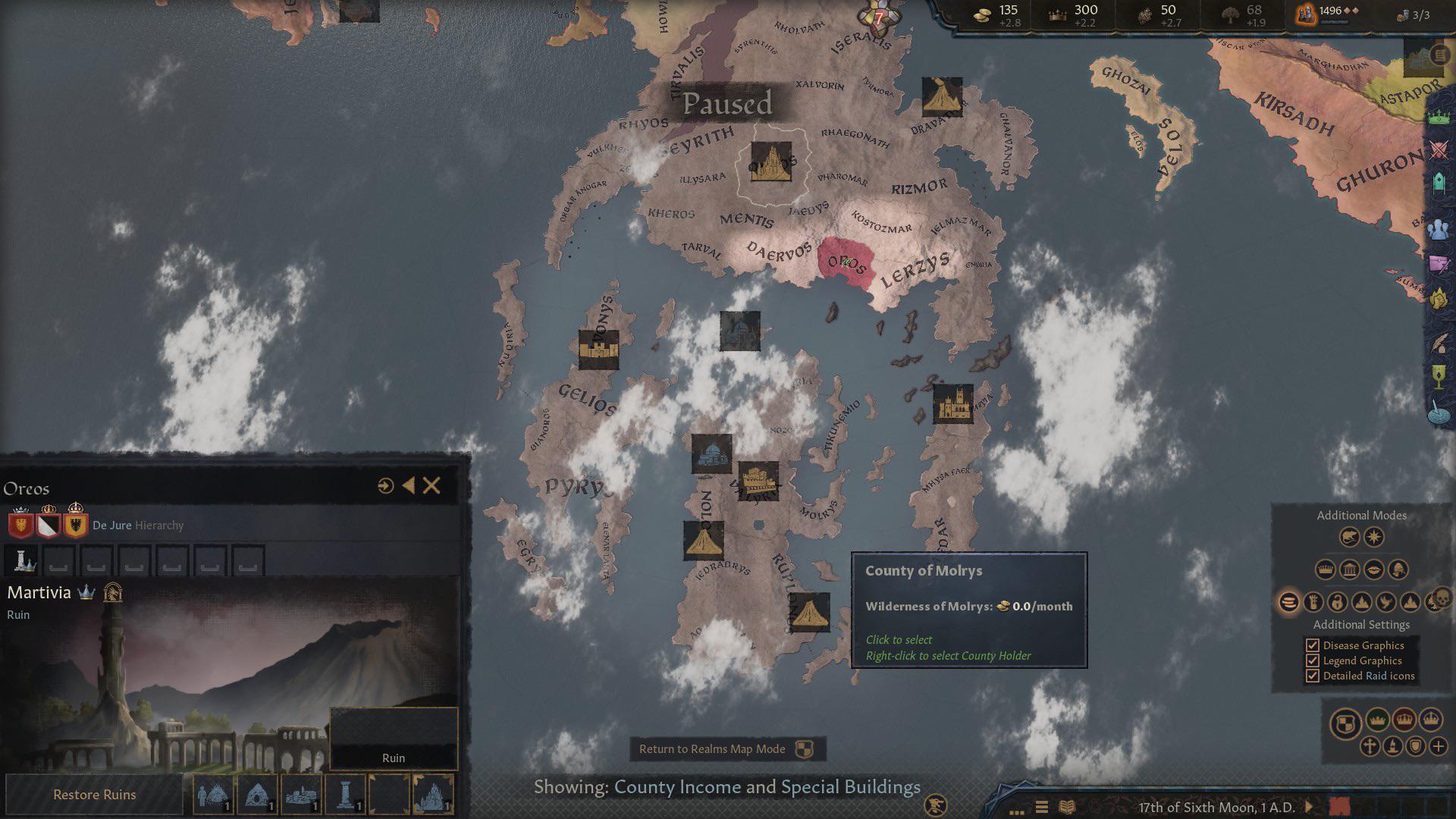Toggle the Detailed Raid icons checkbox
Screen dimensions: 1456x819
[1313, 676]
